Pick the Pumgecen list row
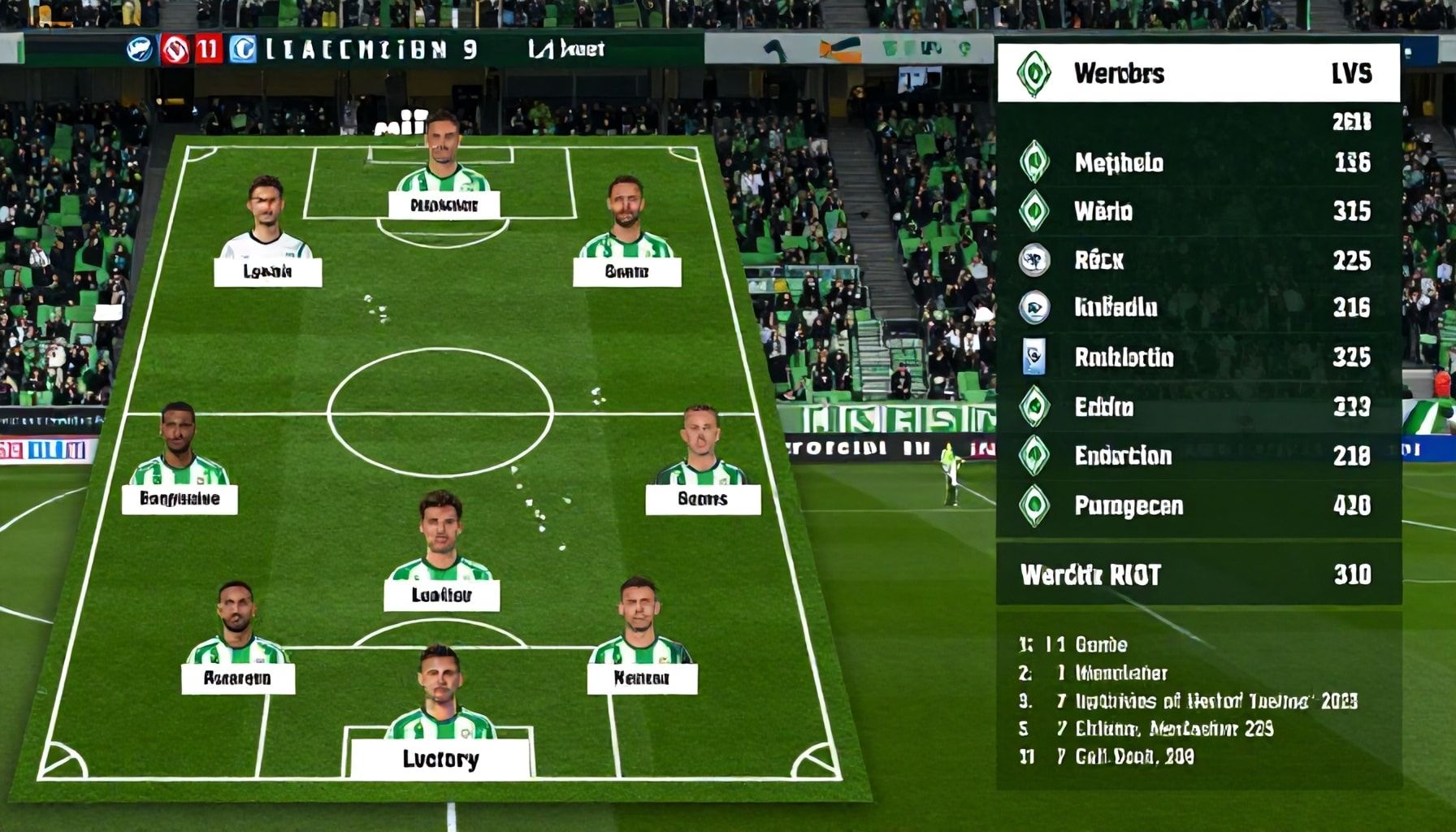 point(1198,505)
